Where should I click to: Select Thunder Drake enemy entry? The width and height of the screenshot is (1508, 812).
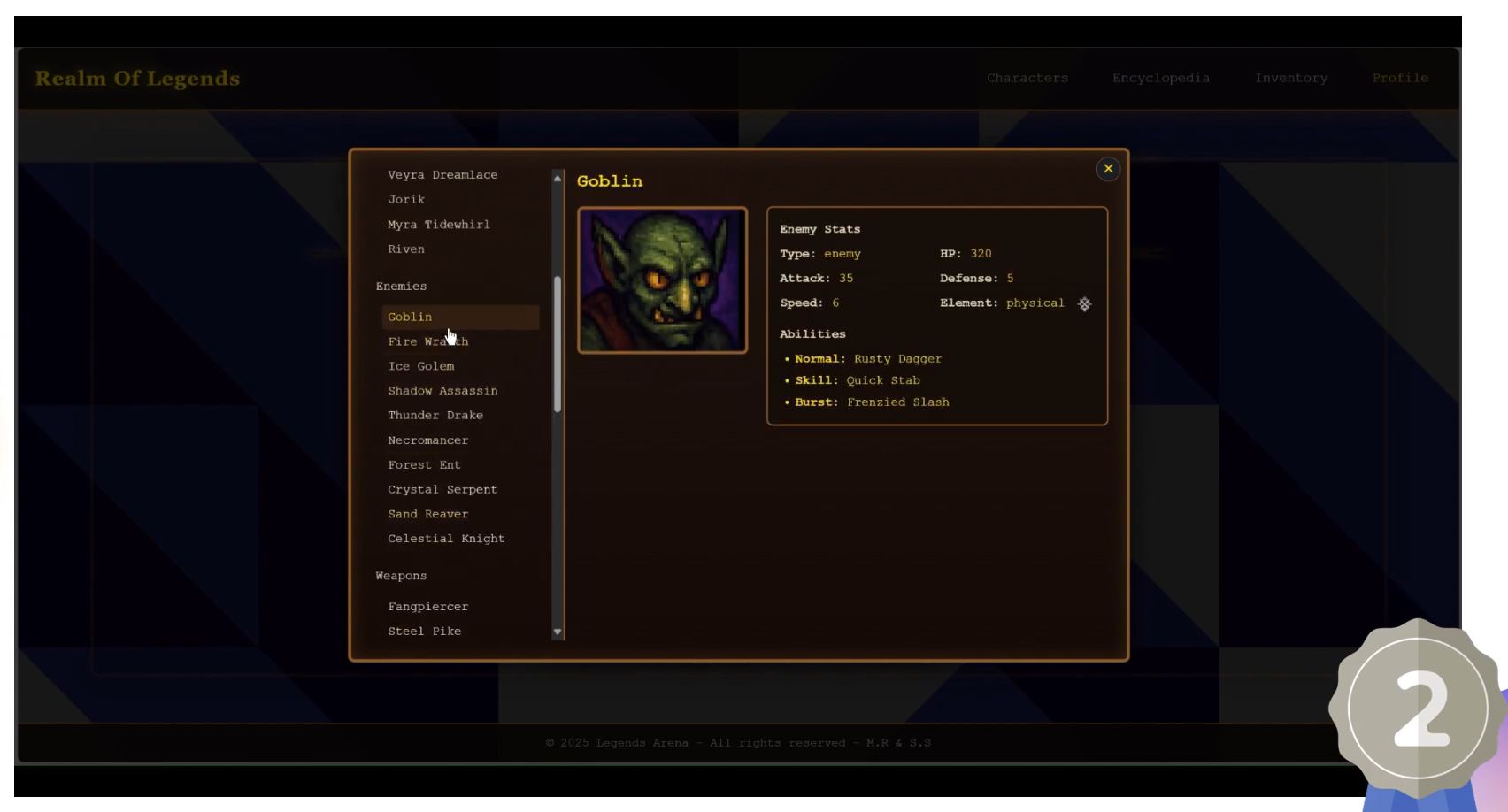(435, 416)
